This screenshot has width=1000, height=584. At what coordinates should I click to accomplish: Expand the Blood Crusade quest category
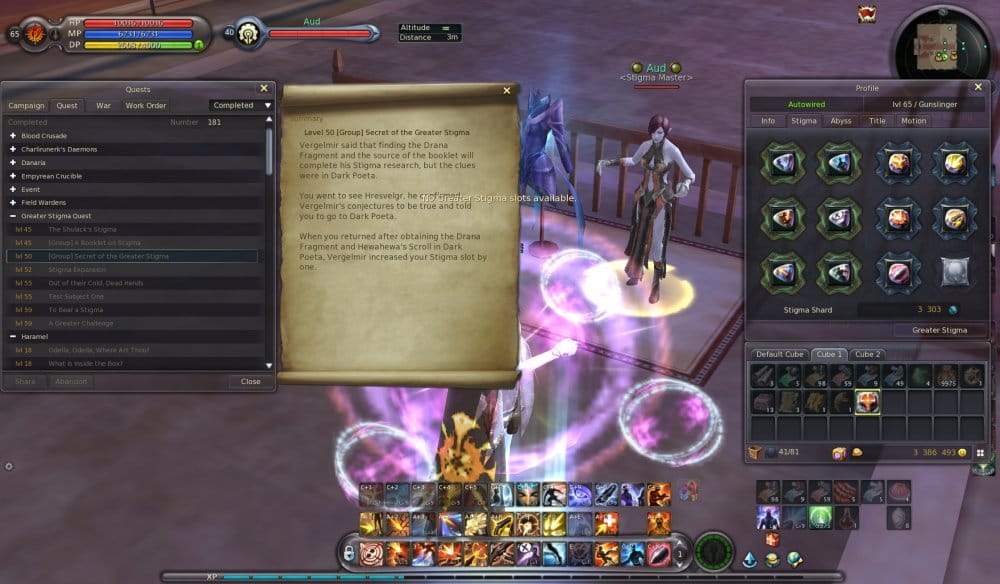pos(13,135)
